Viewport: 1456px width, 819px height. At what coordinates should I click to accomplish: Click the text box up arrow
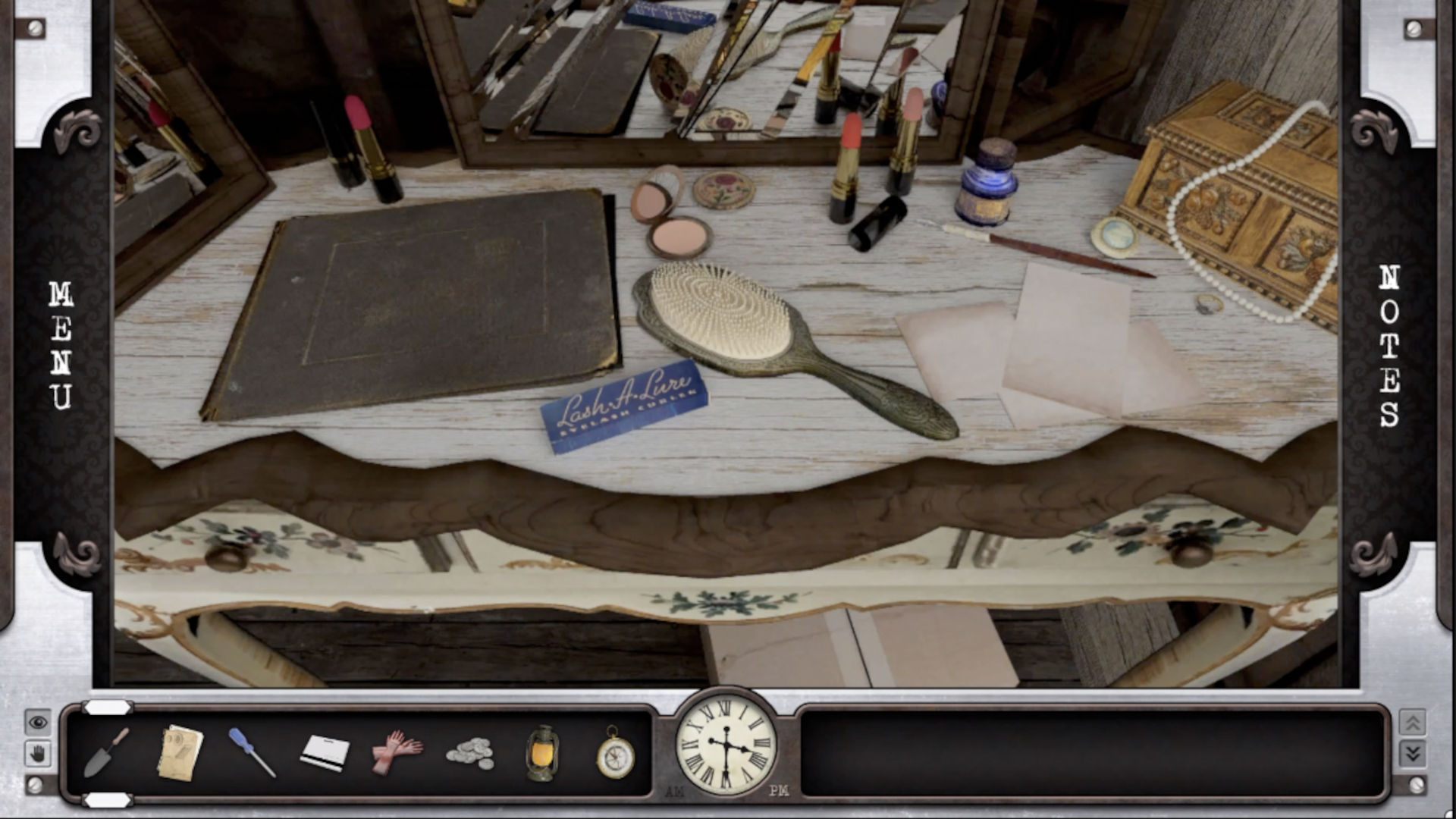pos(1412,722)
